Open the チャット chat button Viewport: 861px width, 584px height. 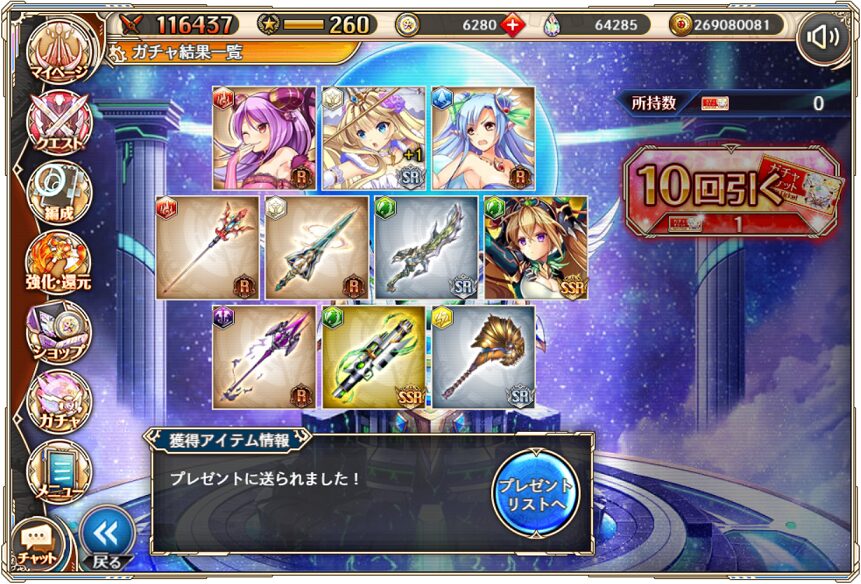pos(37,542)
